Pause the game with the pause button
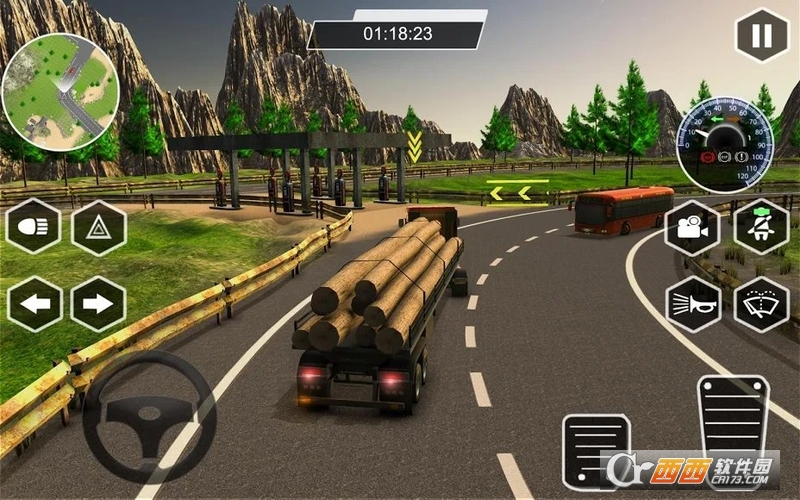Screen dimensions: 800x500 [762, 36]
